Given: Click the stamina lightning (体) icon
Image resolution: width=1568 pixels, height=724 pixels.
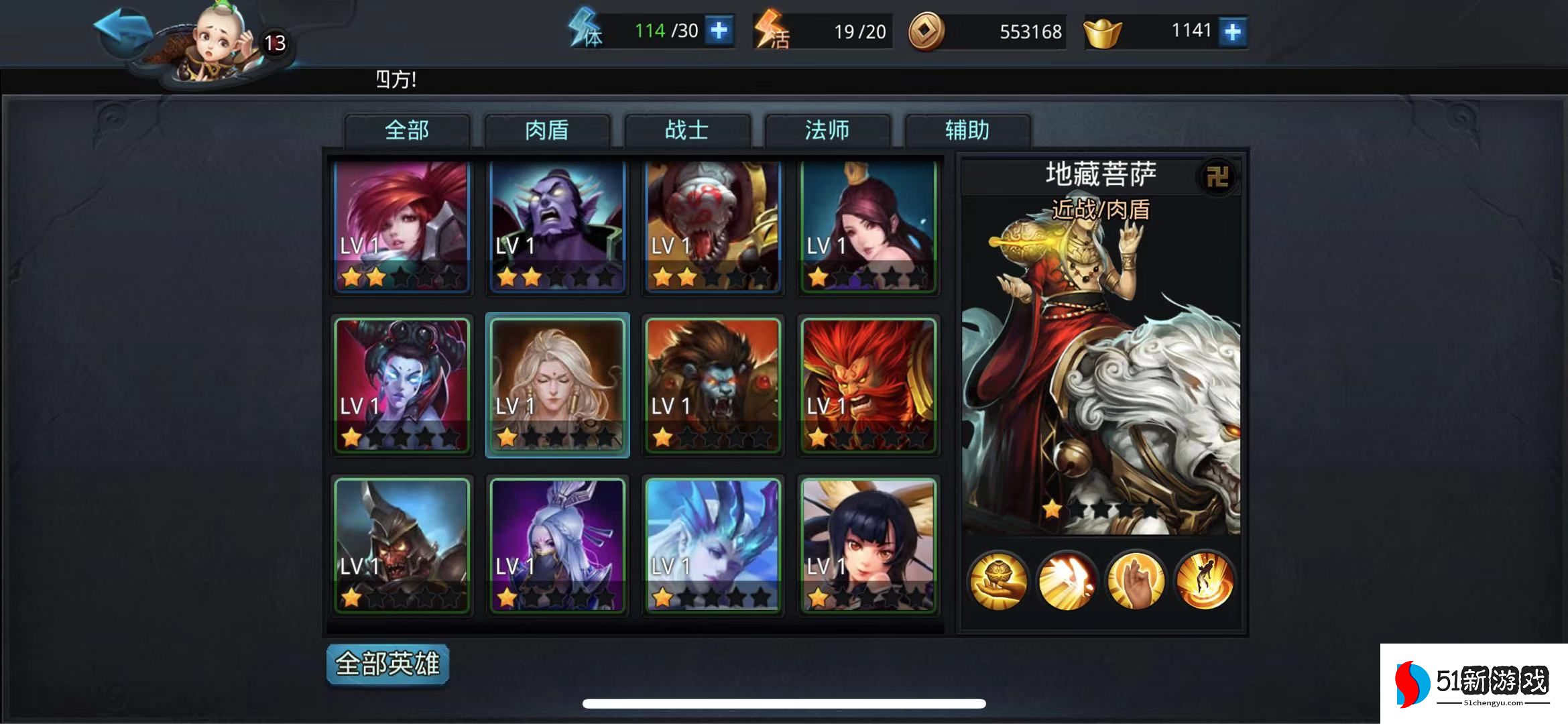Looking at the screenshot, I should [x=585, y=30].
